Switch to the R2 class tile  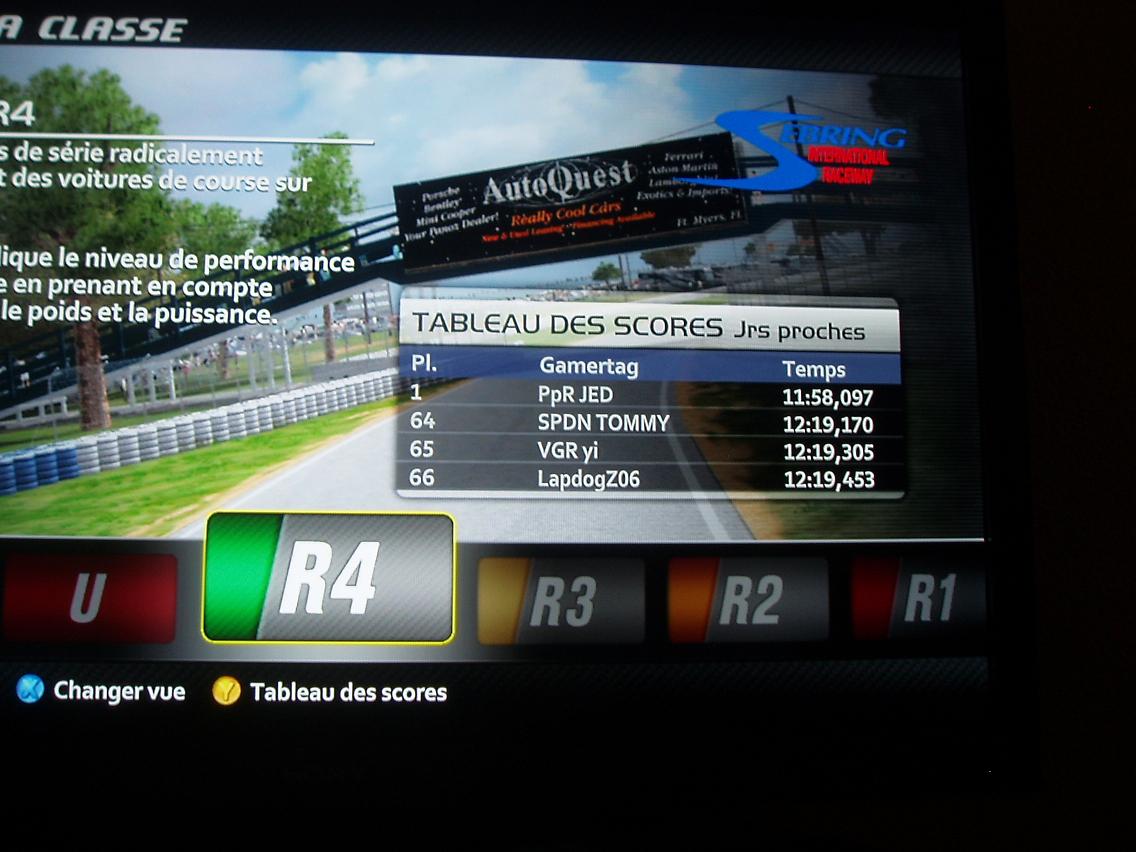click(x=747, y=600)
